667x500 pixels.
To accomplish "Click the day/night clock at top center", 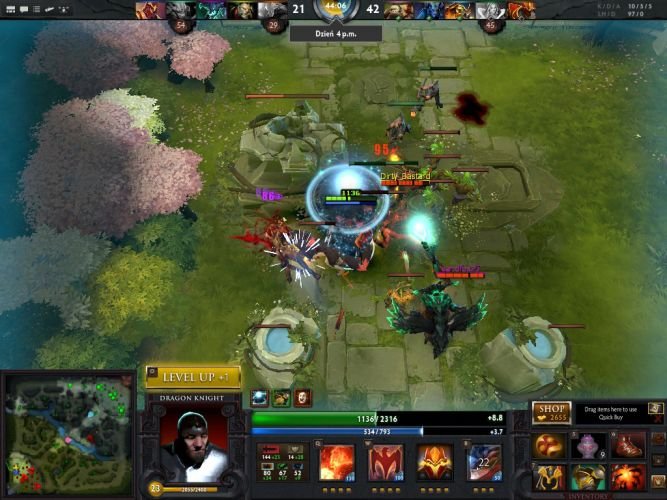I will pos(334,10).
